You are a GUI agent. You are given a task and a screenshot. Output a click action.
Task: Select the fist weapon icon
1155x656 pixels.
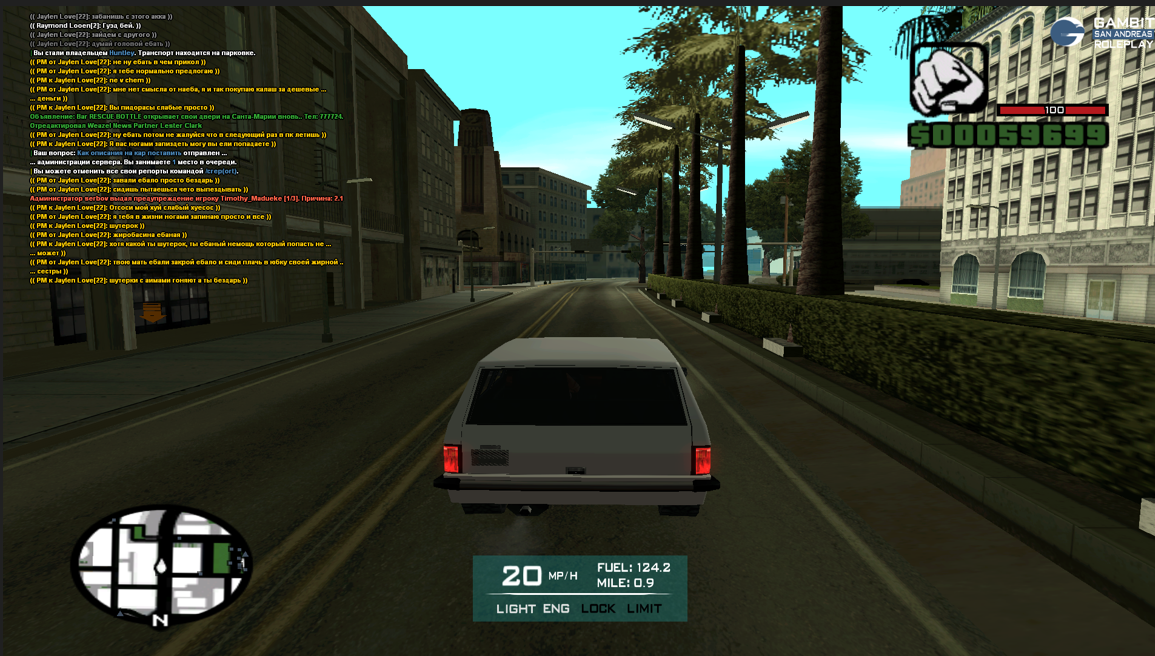tap(949, 79)
